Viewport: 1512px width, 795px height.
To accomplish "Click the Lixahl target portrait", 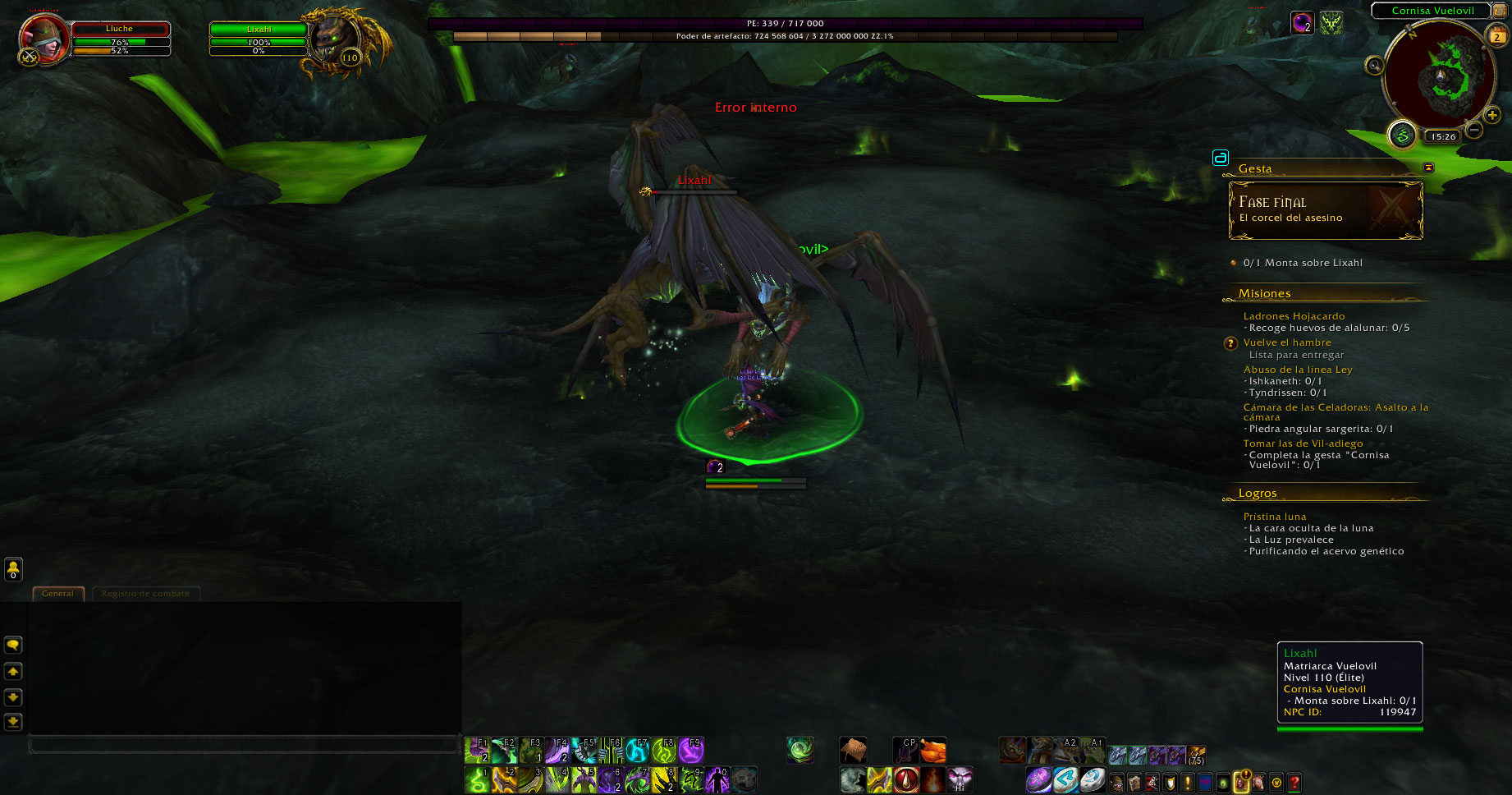I will (336, 39).
